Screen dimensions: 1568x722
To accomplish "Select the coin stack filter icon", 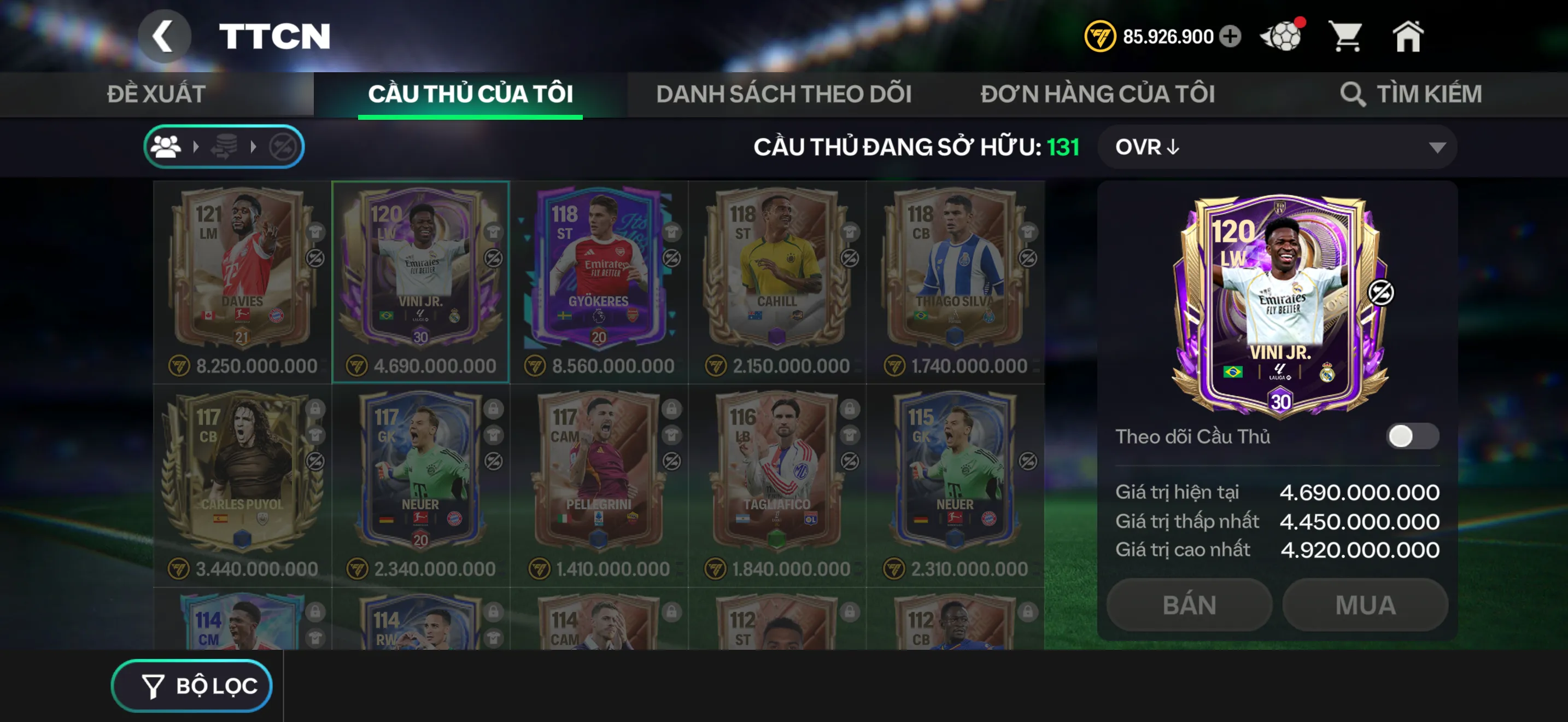I will pos(224,146).
